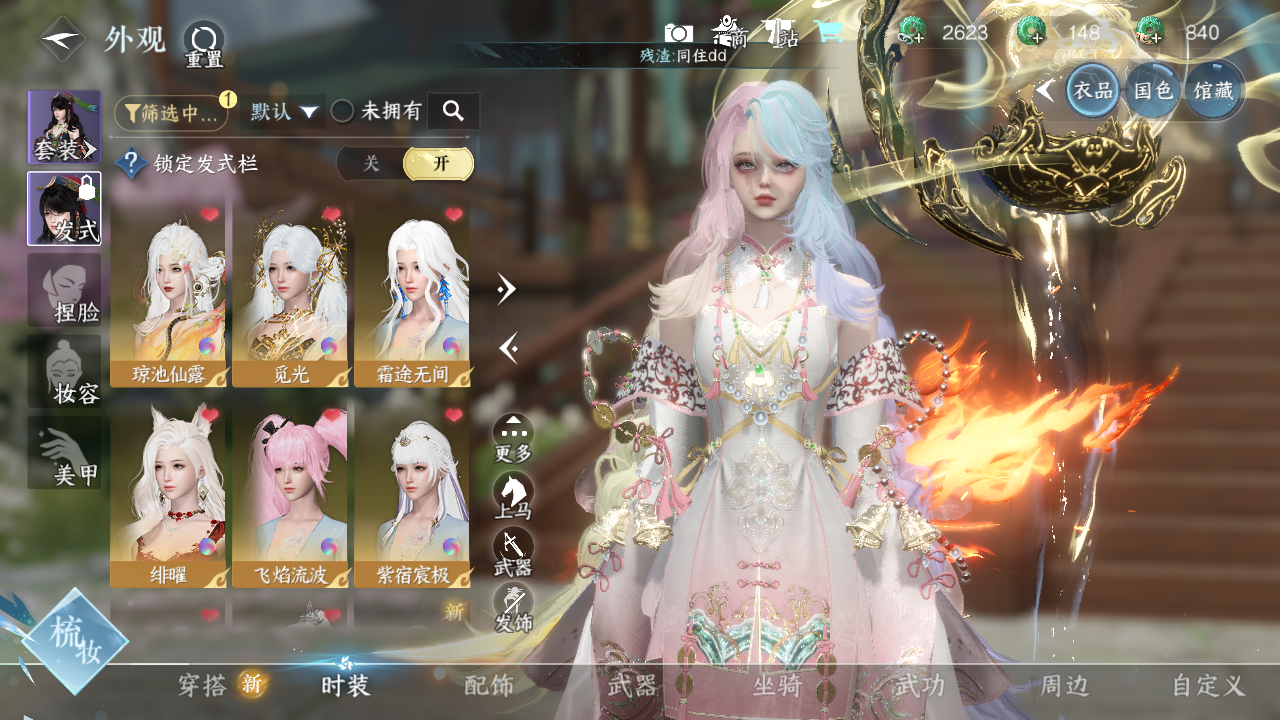Open the 筛选中 filter button
The height and width of the screenshot is (720, 1280).
(171, 113)
